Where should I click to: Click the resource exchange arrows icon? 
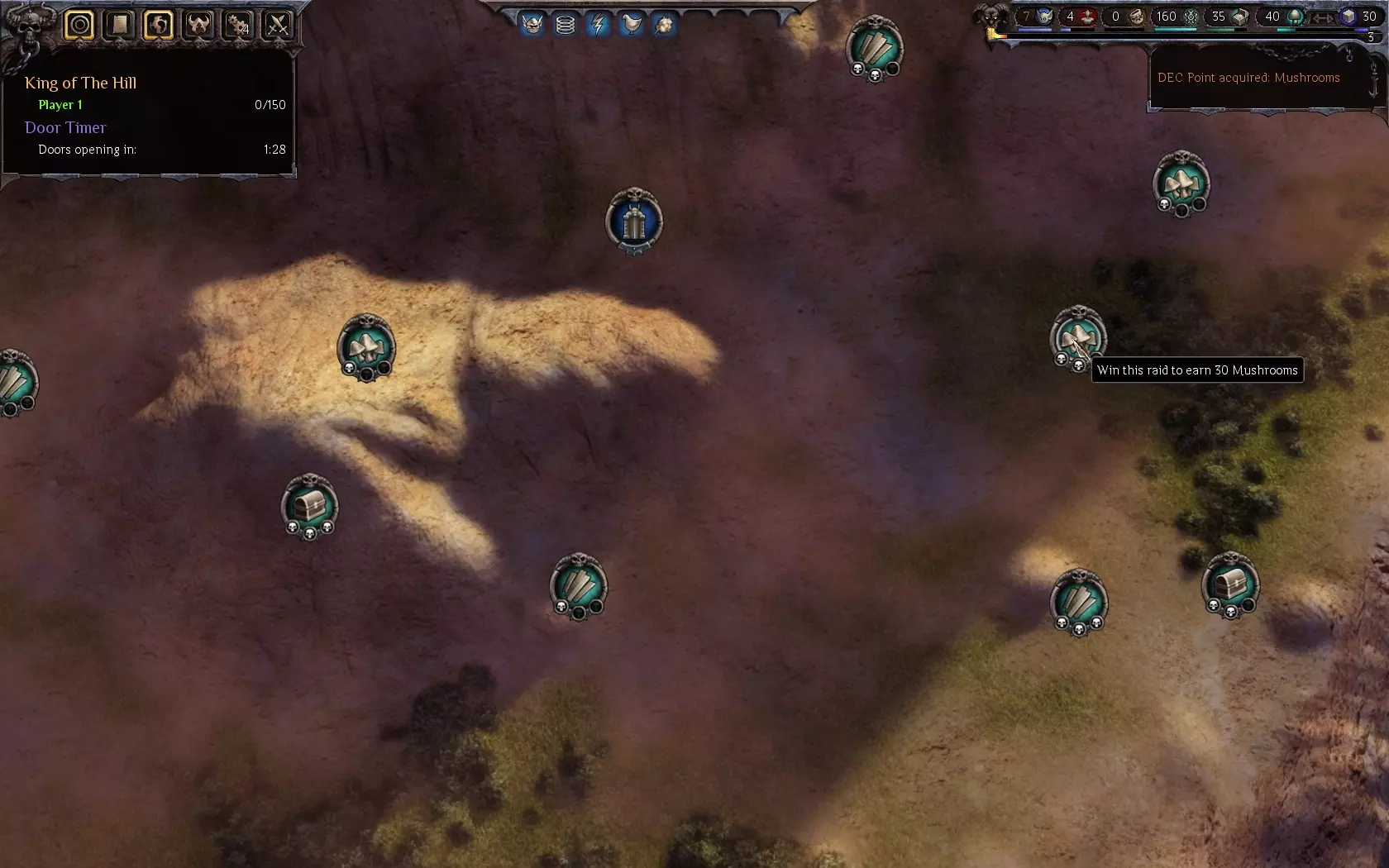(x=1324, y=17)
